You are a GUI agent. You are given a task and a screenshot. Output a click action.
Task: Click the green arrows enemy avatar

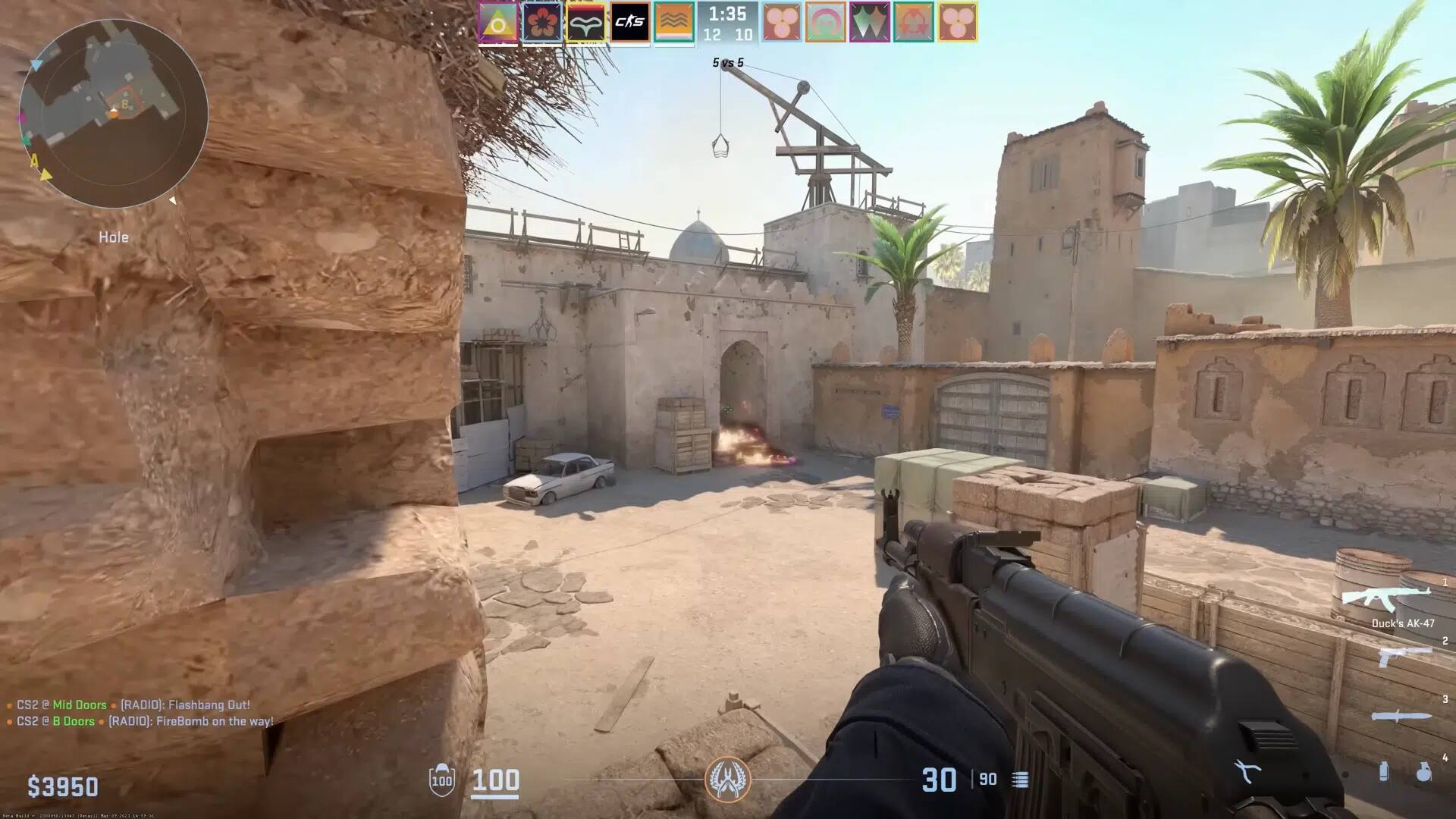869,22
